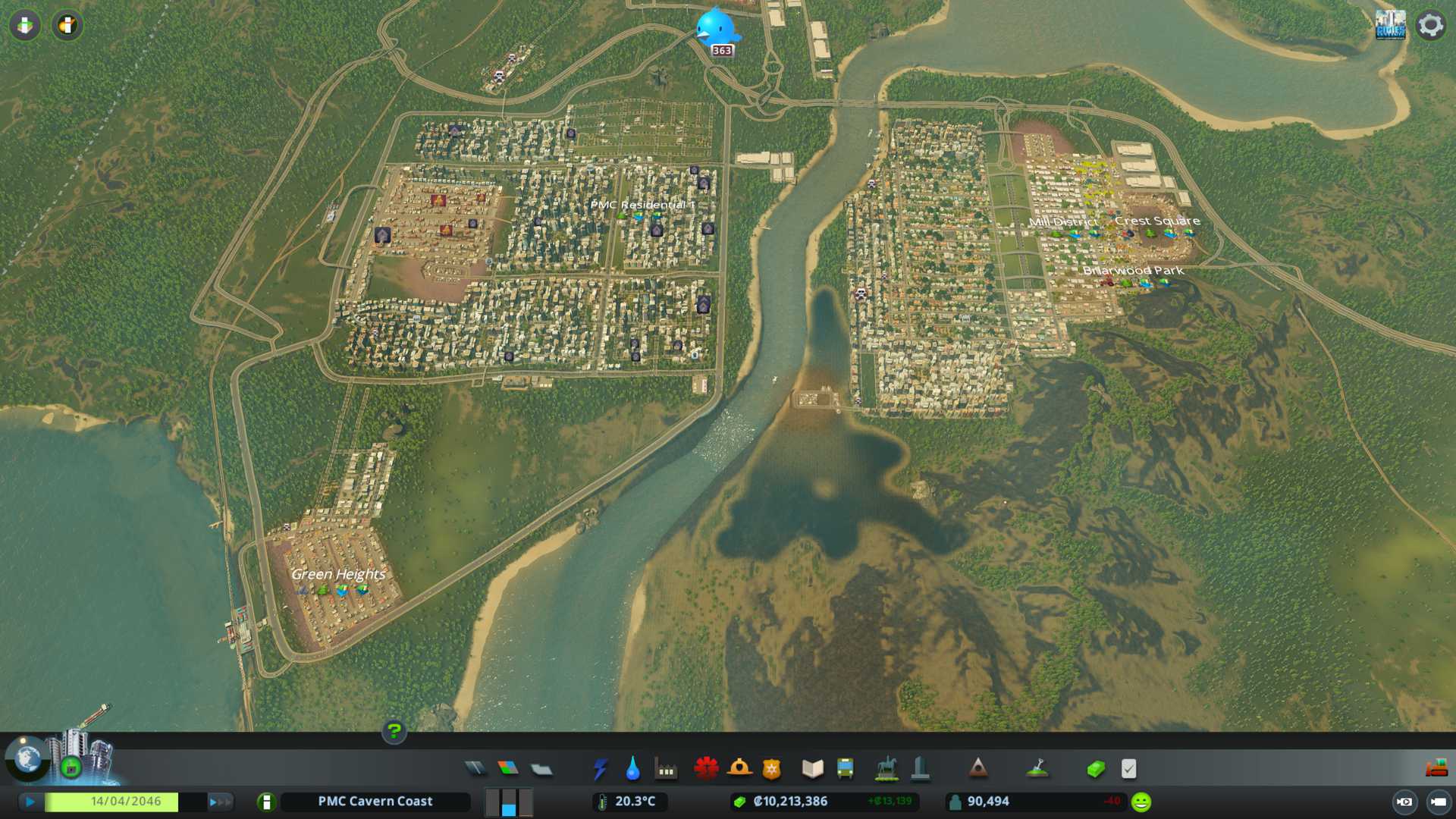Open the Healthcare red cross menu

[x=706, y=769]
